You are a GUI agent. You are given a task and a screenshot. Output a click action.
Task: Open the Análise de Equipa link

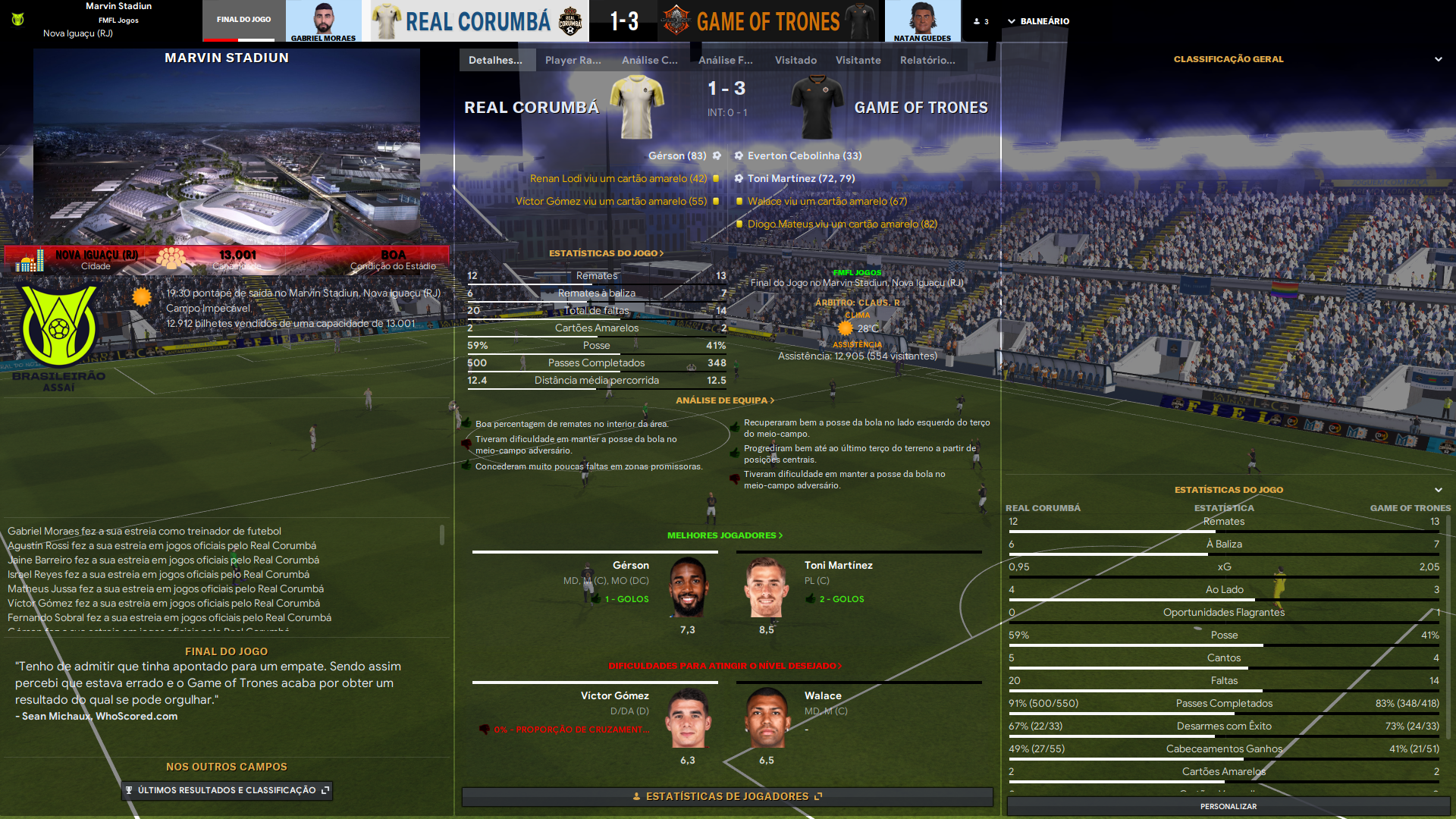(724, 400)
